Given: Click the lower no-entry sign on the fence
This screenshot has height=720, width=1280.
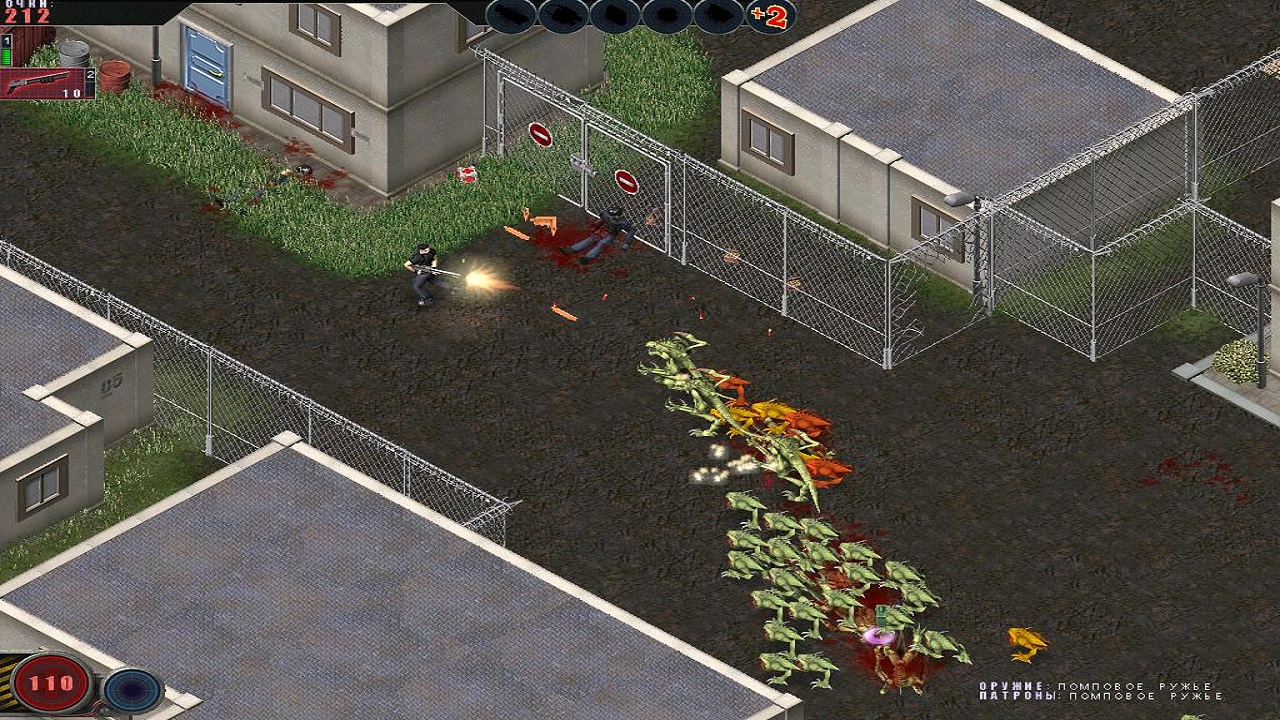Looking at the screenshot, I should (625, 180).
